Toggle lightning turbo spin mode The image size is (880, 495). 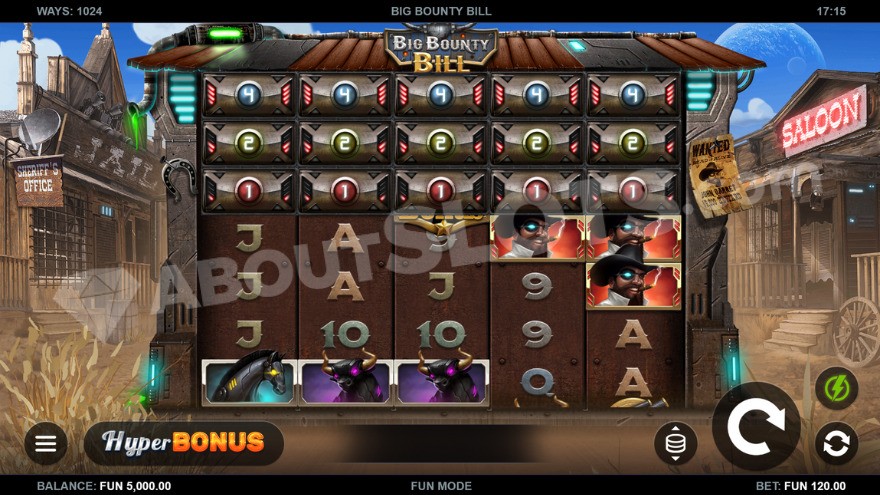(836, 388)
